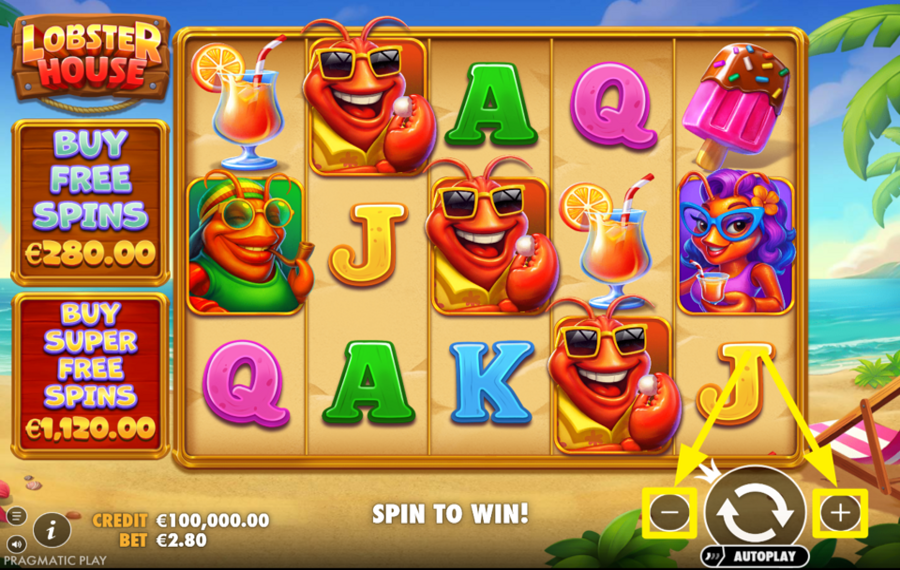The image size is (900, 570).
Task: Buy Super Free Spins for €1,120.00
Action: [91, 372]
